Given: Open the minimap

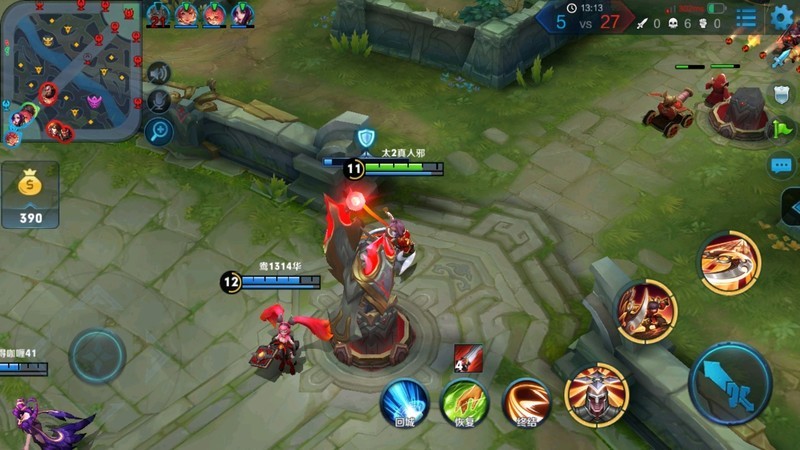Looking at the screenshot, I should point(70,70).
